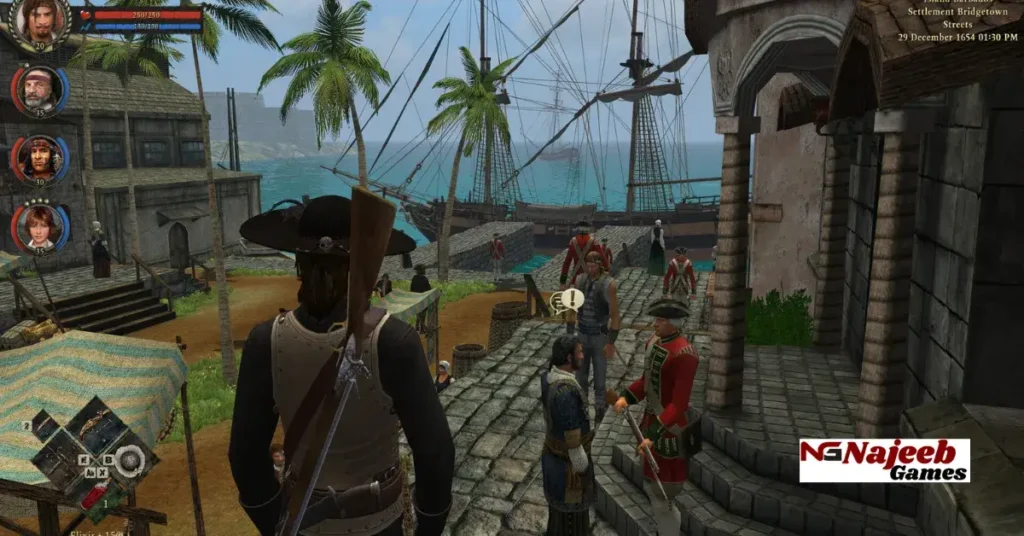
Task: Click the Najeeb Games watermark logo
Action: coord(884,460)
